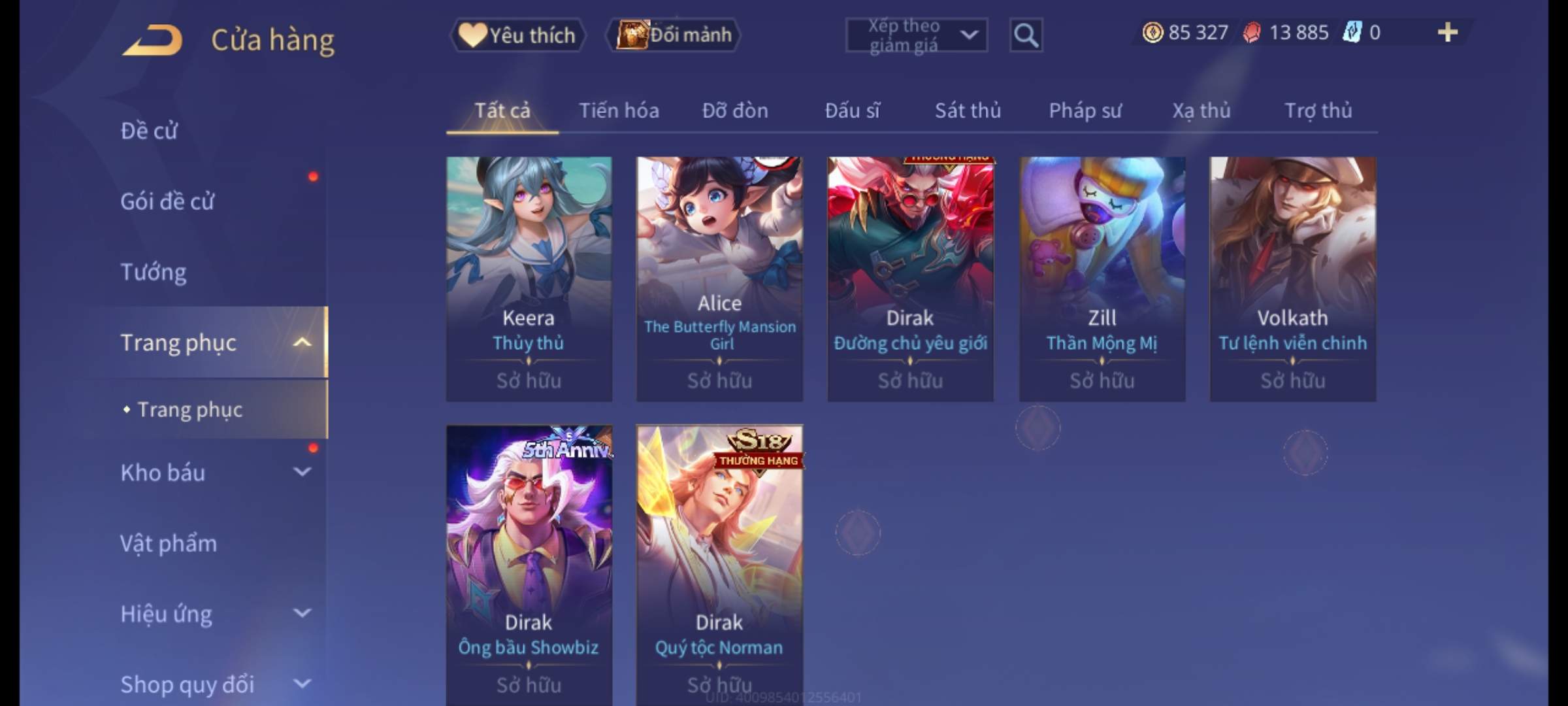Select the Sát thủ category tab

point(968,110)
